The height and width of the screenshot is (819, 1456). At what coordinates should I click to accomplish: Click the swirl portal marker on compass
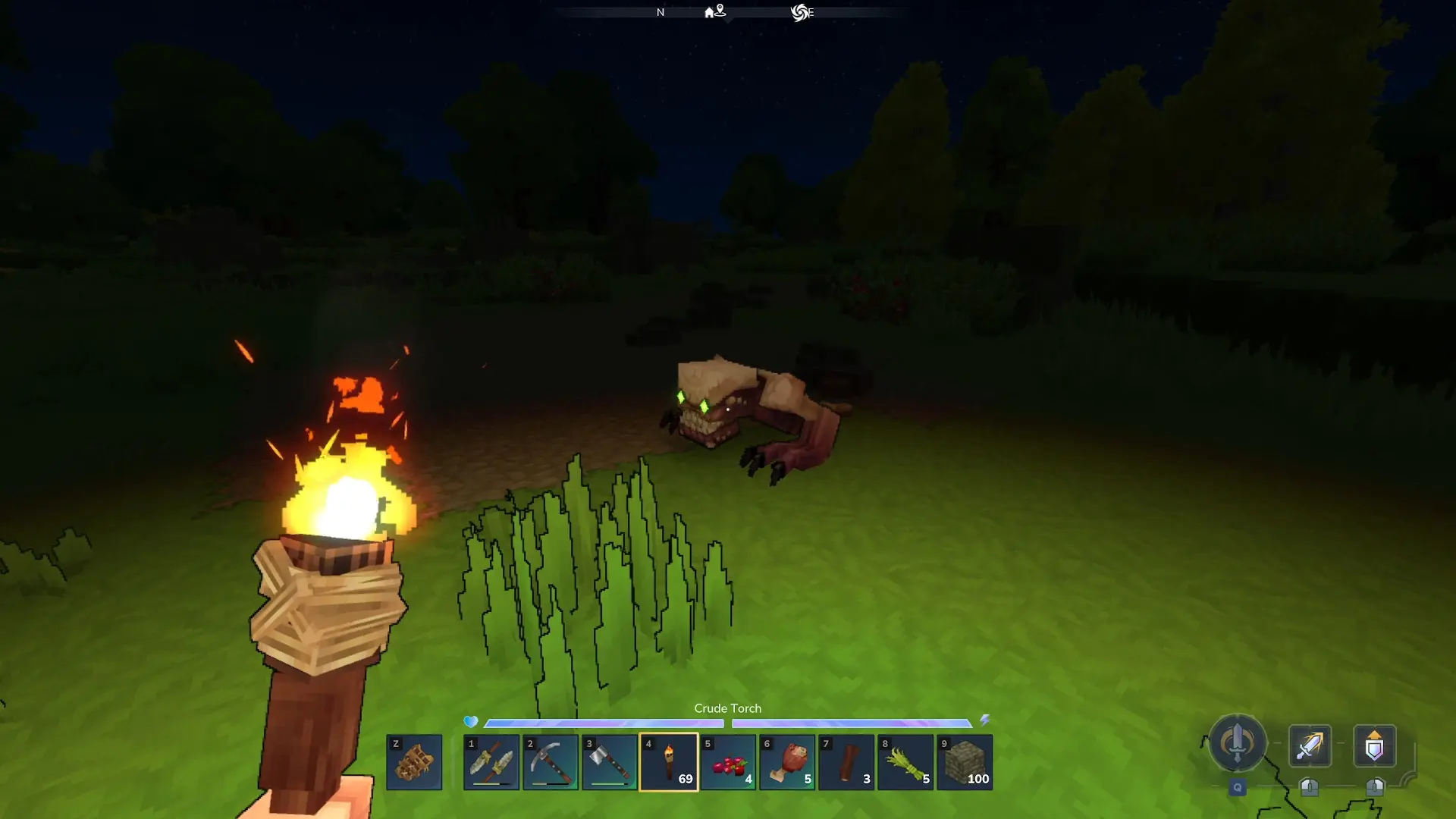tap(799, 12)
